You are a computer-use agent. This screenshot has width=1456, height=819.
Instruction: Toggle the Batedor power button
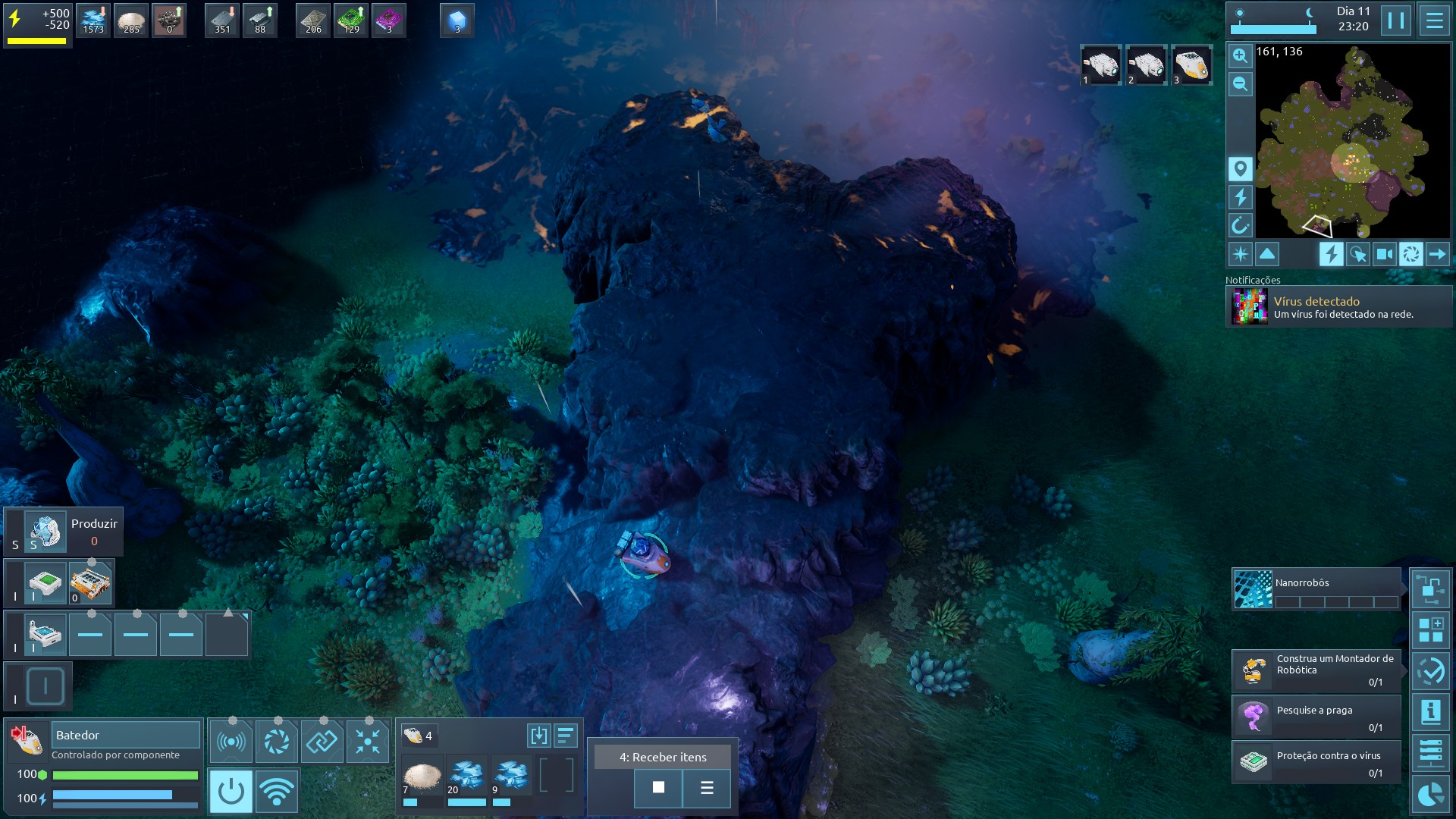[231, 791]
